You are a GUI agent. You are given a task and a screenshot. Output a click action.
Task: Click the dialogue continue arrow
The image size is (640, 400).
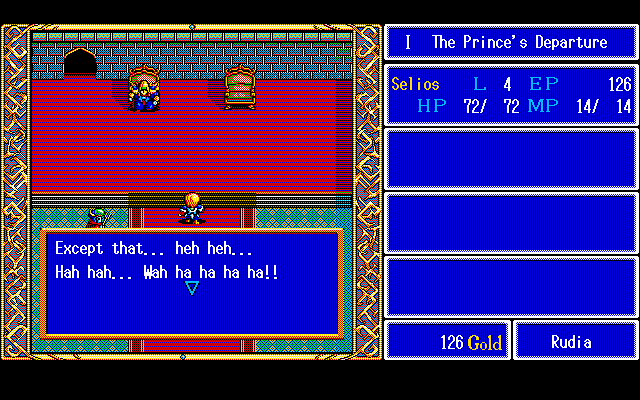tap(192, 288)
